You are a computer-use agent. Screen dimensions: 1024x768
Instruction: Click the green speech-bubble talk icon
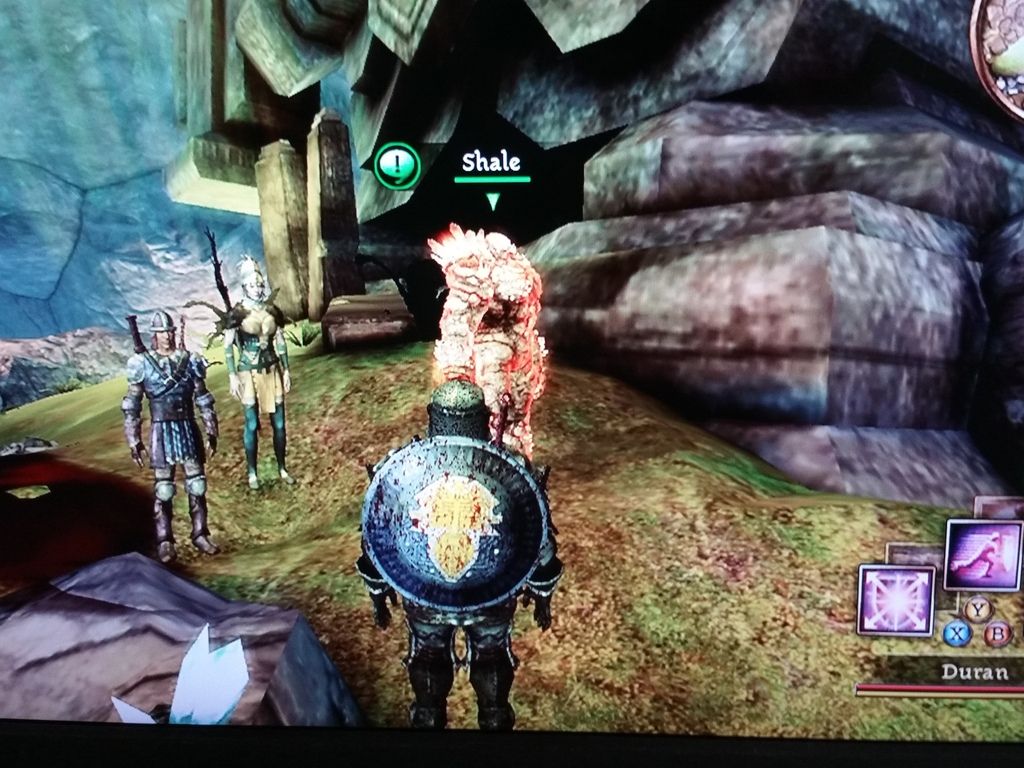point(397,165)
